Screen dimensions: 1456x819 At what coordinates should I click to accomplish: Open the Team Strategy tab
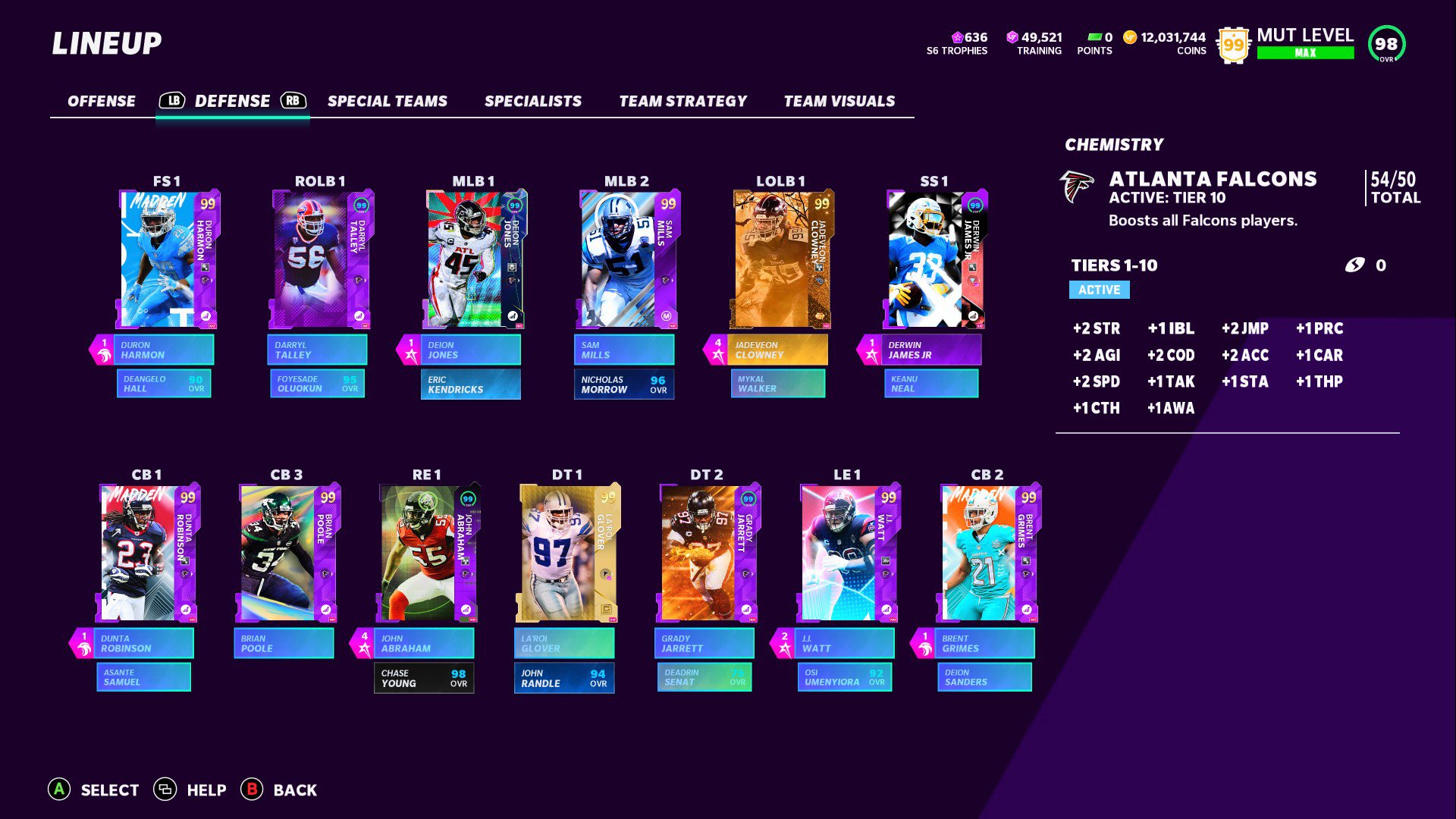coord(682,101)
